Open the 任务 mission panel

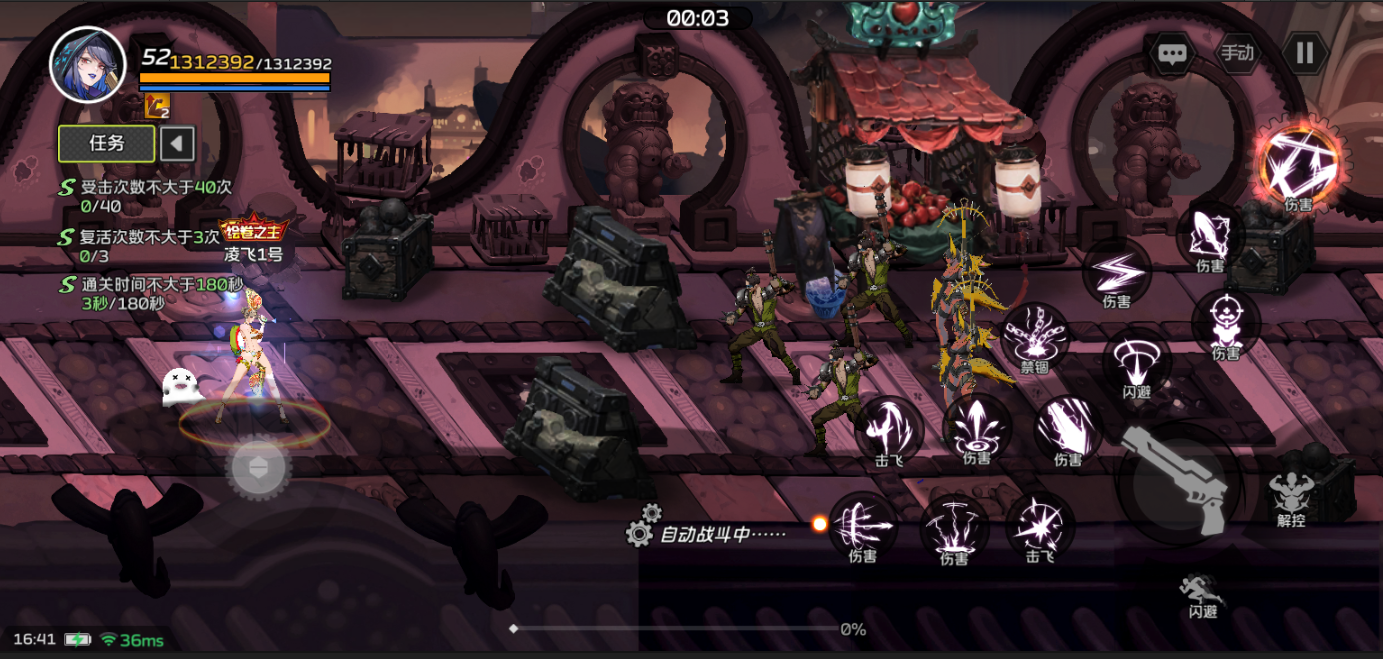[107, 143]
